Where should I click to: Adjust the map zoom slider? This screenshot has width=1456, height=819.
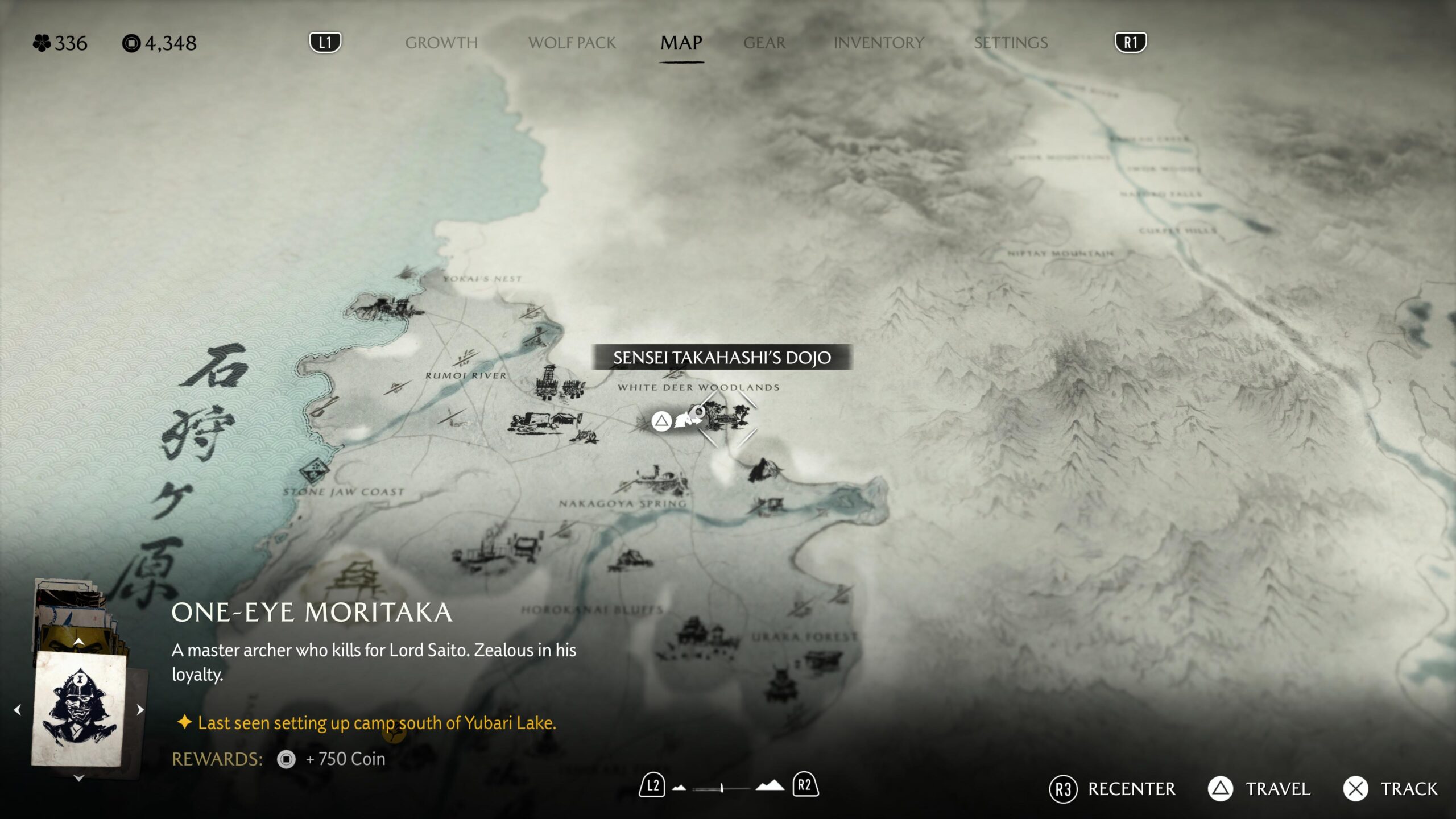721,788
